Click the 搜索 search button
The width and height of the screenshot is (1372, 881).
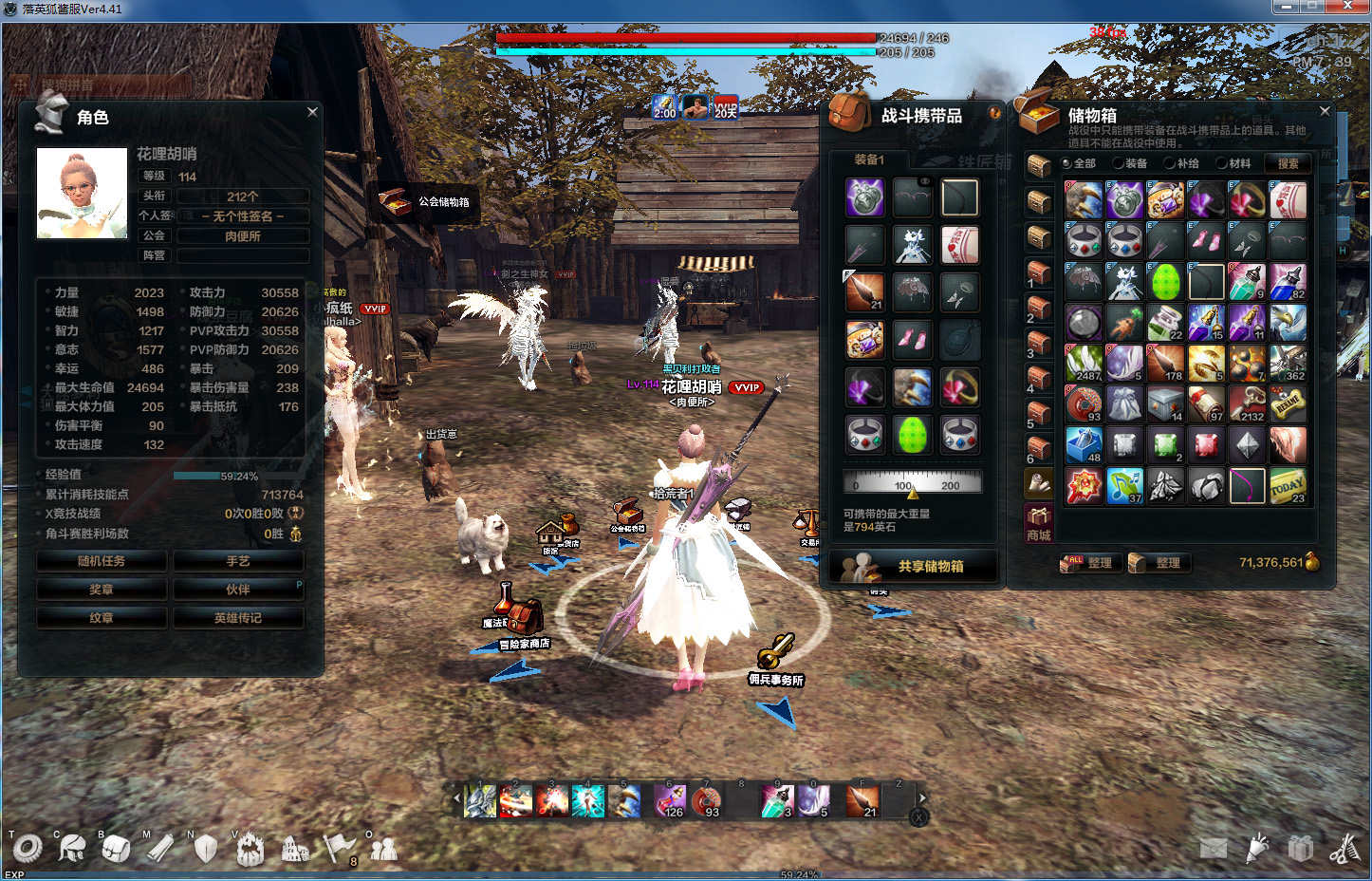click(x=1288, y=163)
